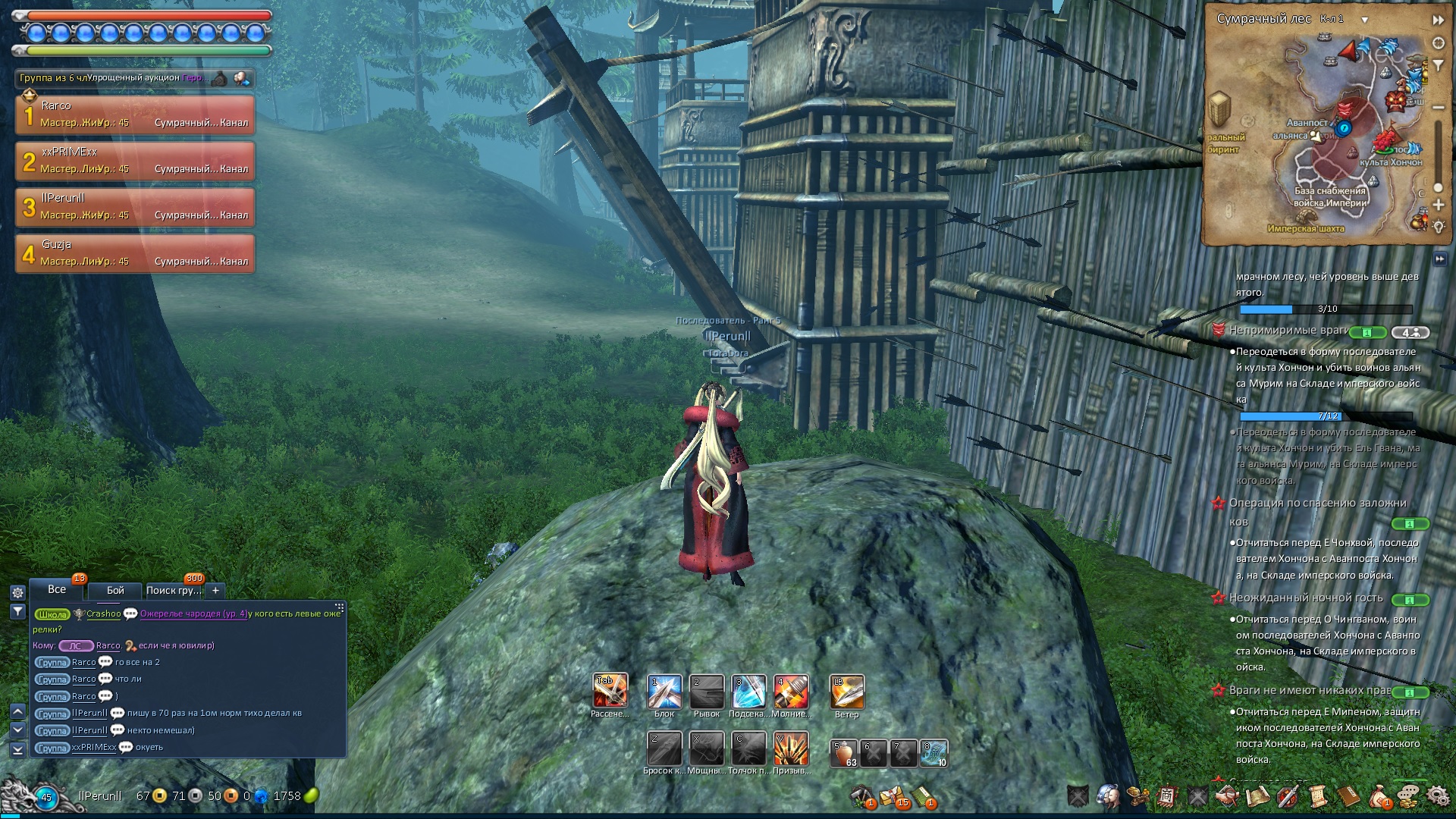Use the Блок skill
This screenshot has width=1456, height=819.
pyautogui.click(x=664, y=691)
